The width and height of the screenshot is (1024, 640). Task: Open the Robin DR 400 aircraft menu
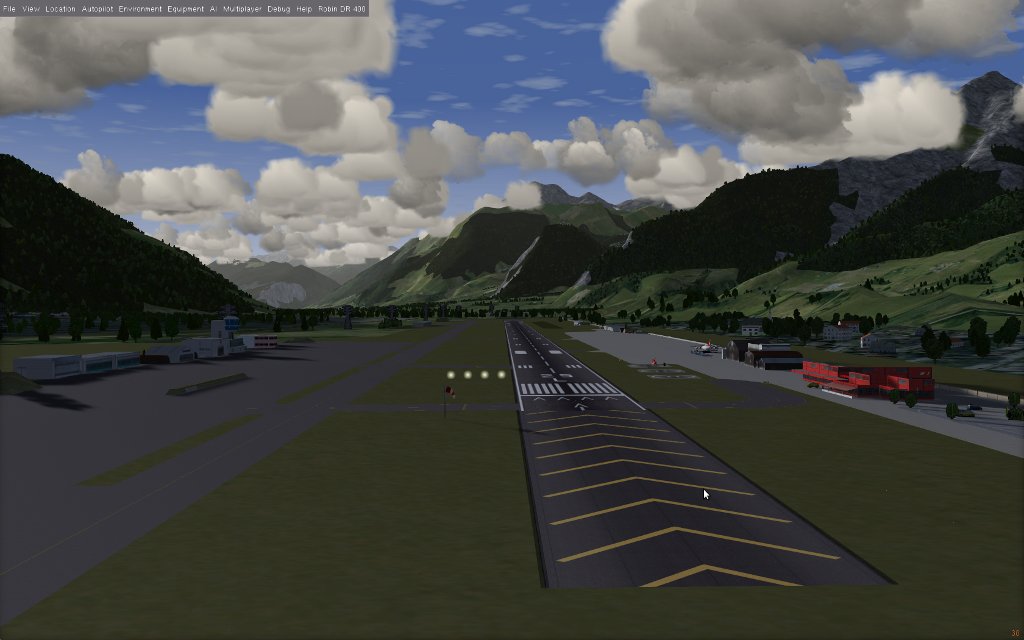point(341,8)
